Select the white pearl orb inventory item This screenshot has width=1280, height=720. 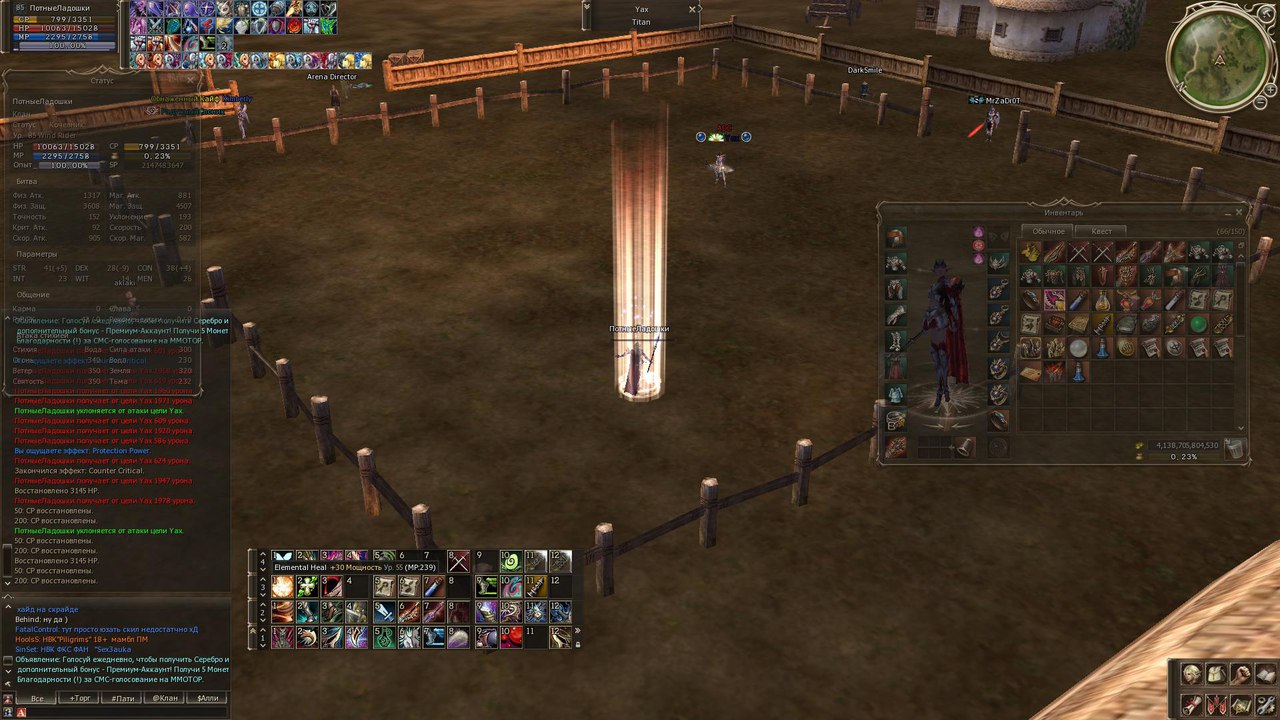pyautogui.click(x=1078, y=348)
